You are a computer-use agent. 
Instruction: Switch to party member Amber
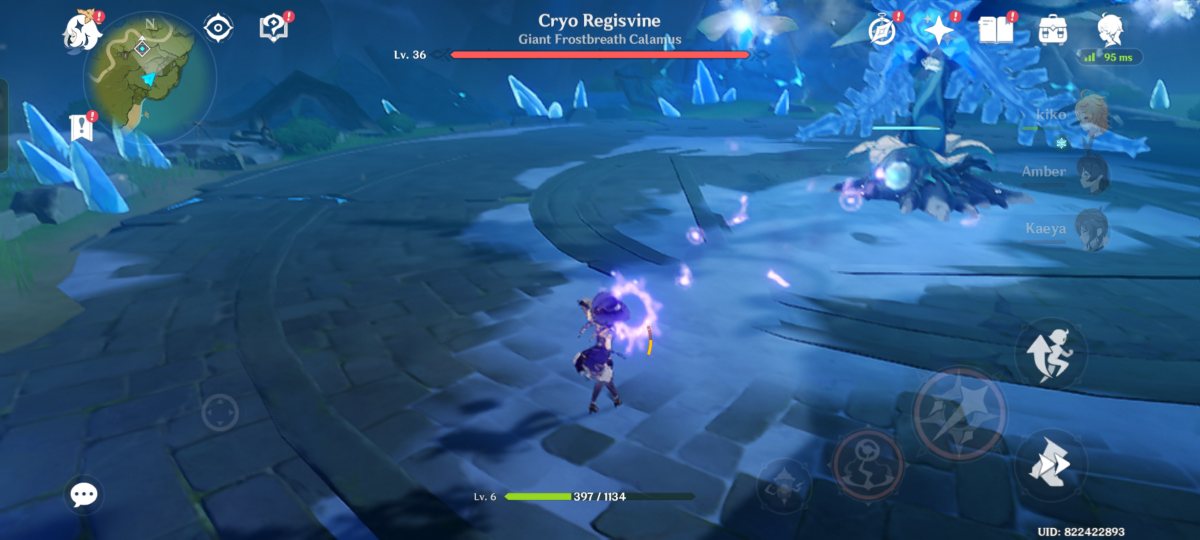(1090, 171)
